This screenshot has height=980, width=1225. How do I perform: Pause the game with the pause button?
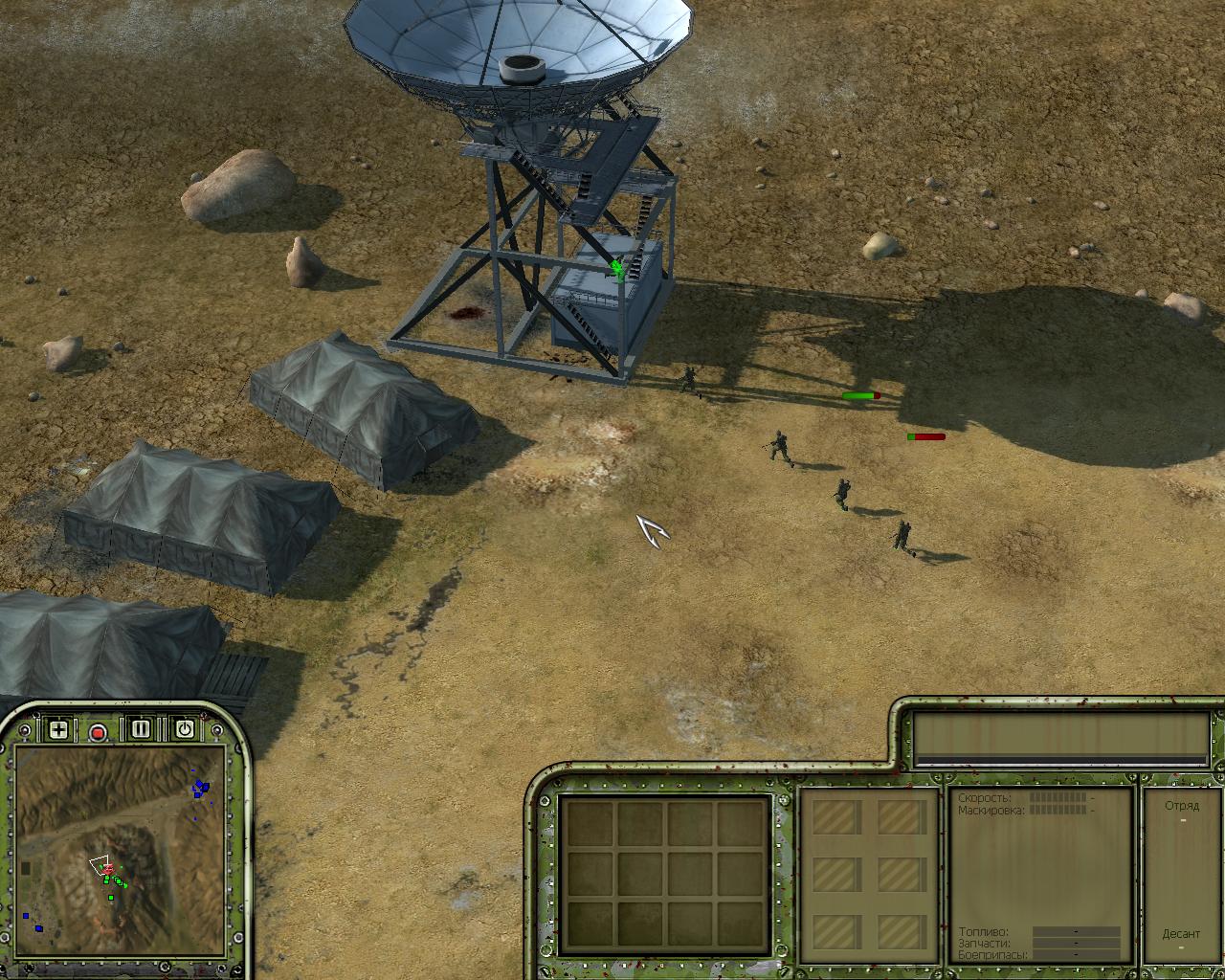tap(142, 729)
